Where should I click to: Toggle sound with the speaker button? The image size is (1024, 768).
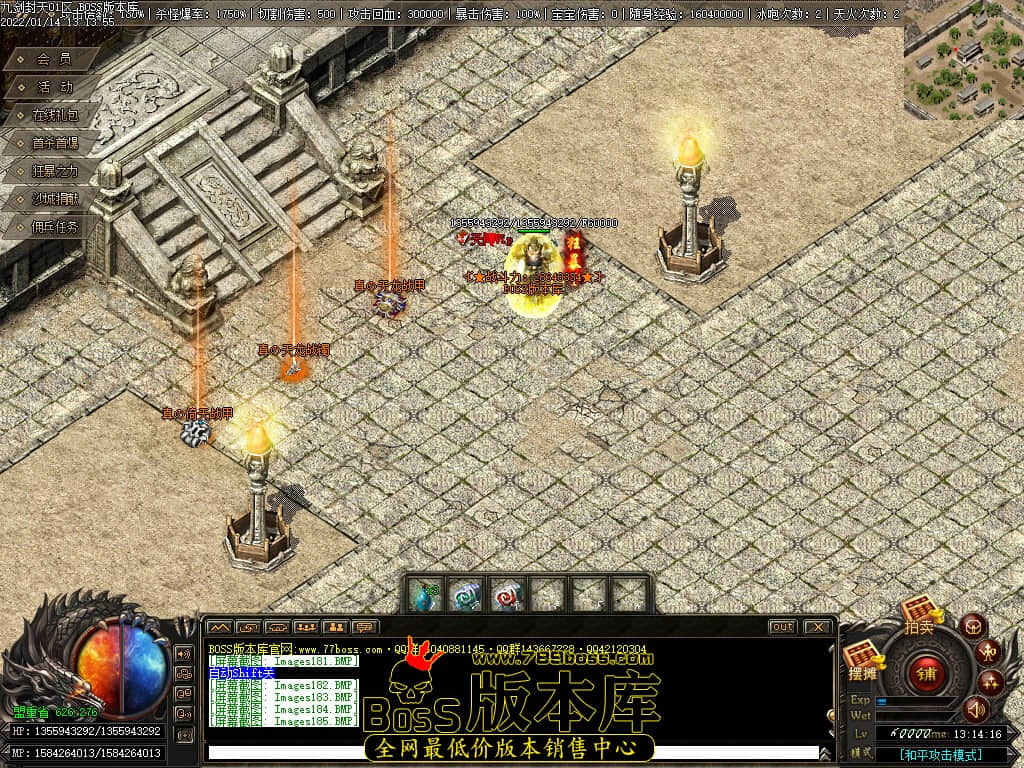[976, 709]
